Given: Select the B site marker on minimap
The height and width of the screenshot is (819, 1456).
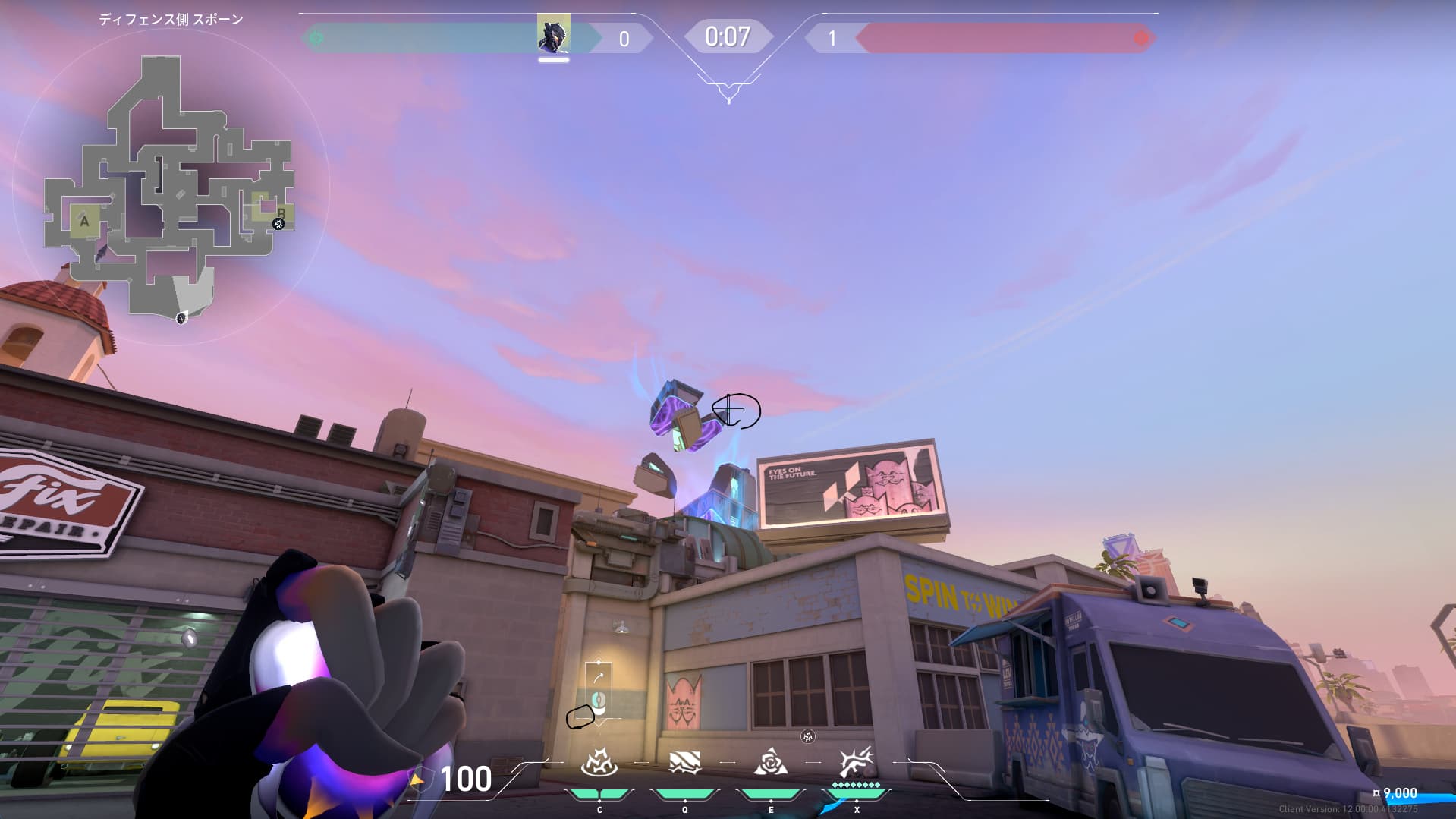Looking at the screenshot, I should pyautogui.click(x=281, y=213).
